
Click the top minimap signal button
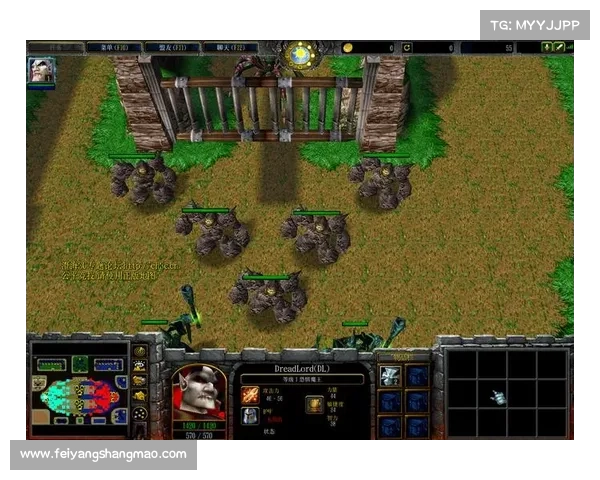click(140, 351)
